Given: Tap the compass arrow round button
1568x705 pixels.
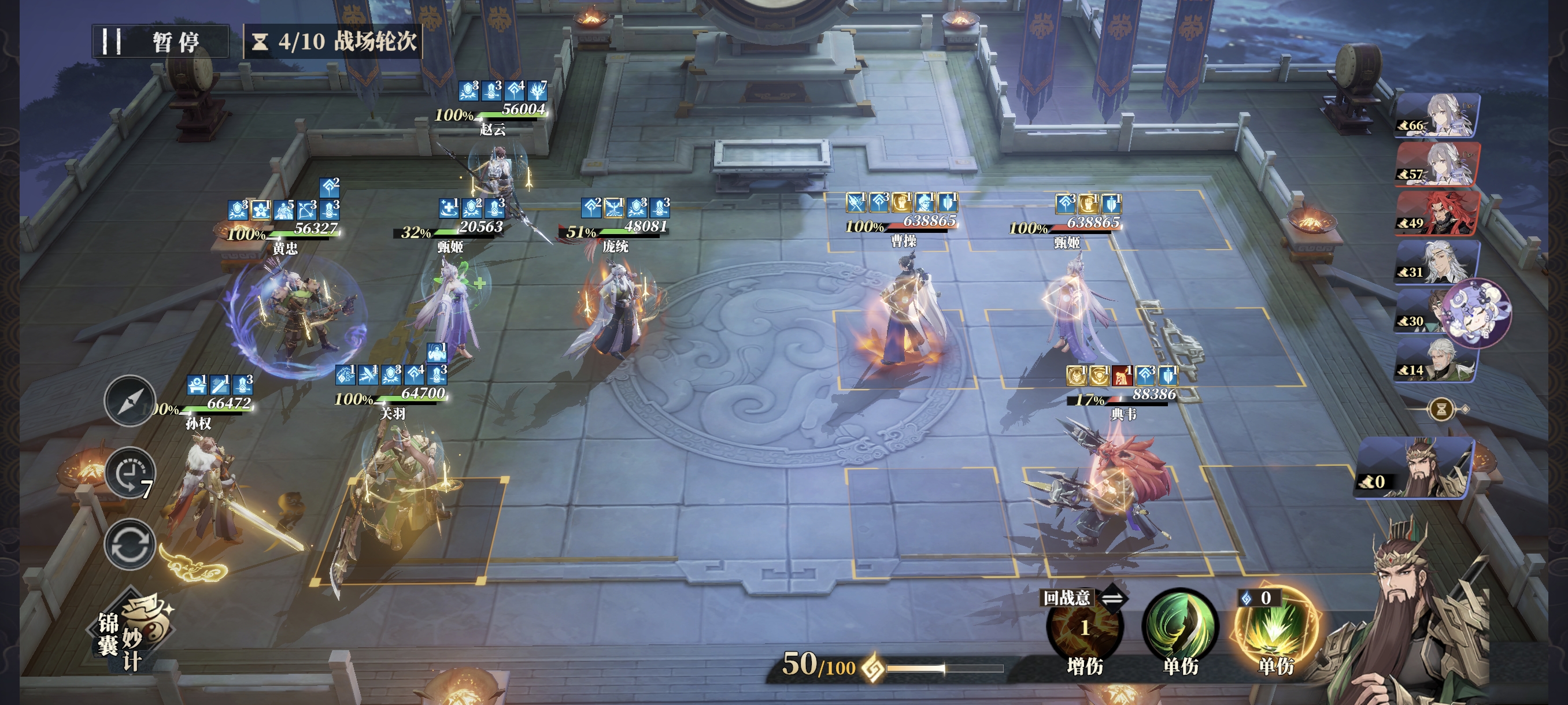Looking at the screenshot, I should tap(129, 401).
